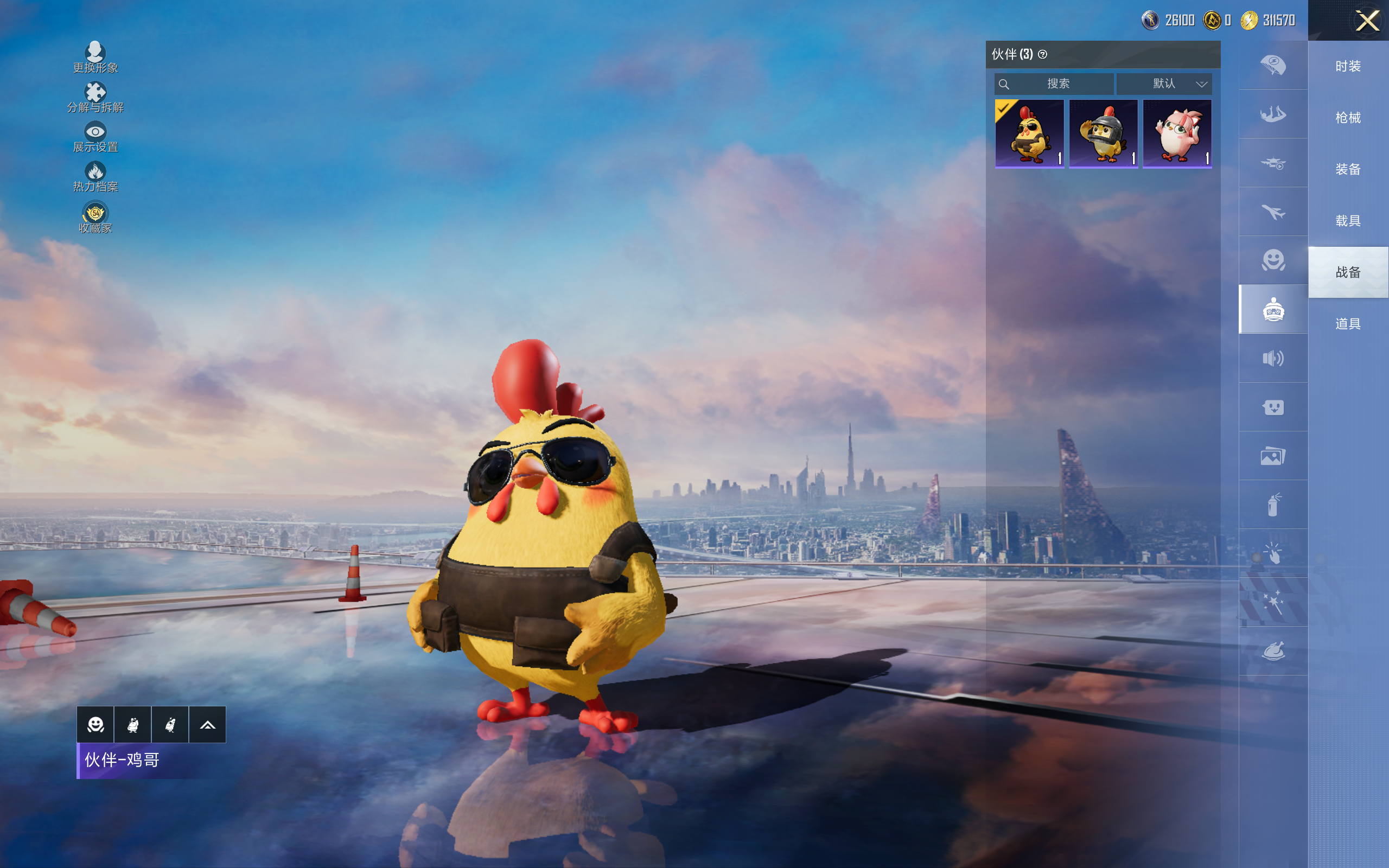The height and width of the screenshot is (868, 1389).
Task: Choose the helmeted chicken companion thumbnail
Action: pos(1103,134)
